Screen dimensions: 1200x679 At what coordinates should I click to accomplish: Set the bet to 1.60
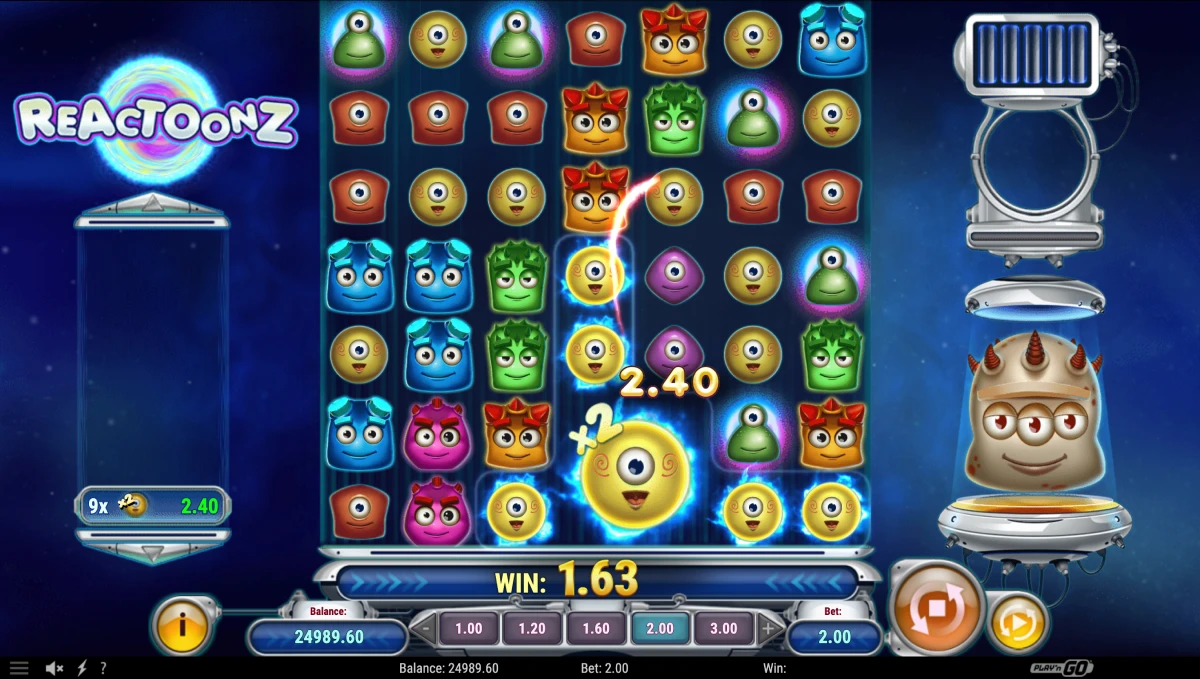coord(596,629)
